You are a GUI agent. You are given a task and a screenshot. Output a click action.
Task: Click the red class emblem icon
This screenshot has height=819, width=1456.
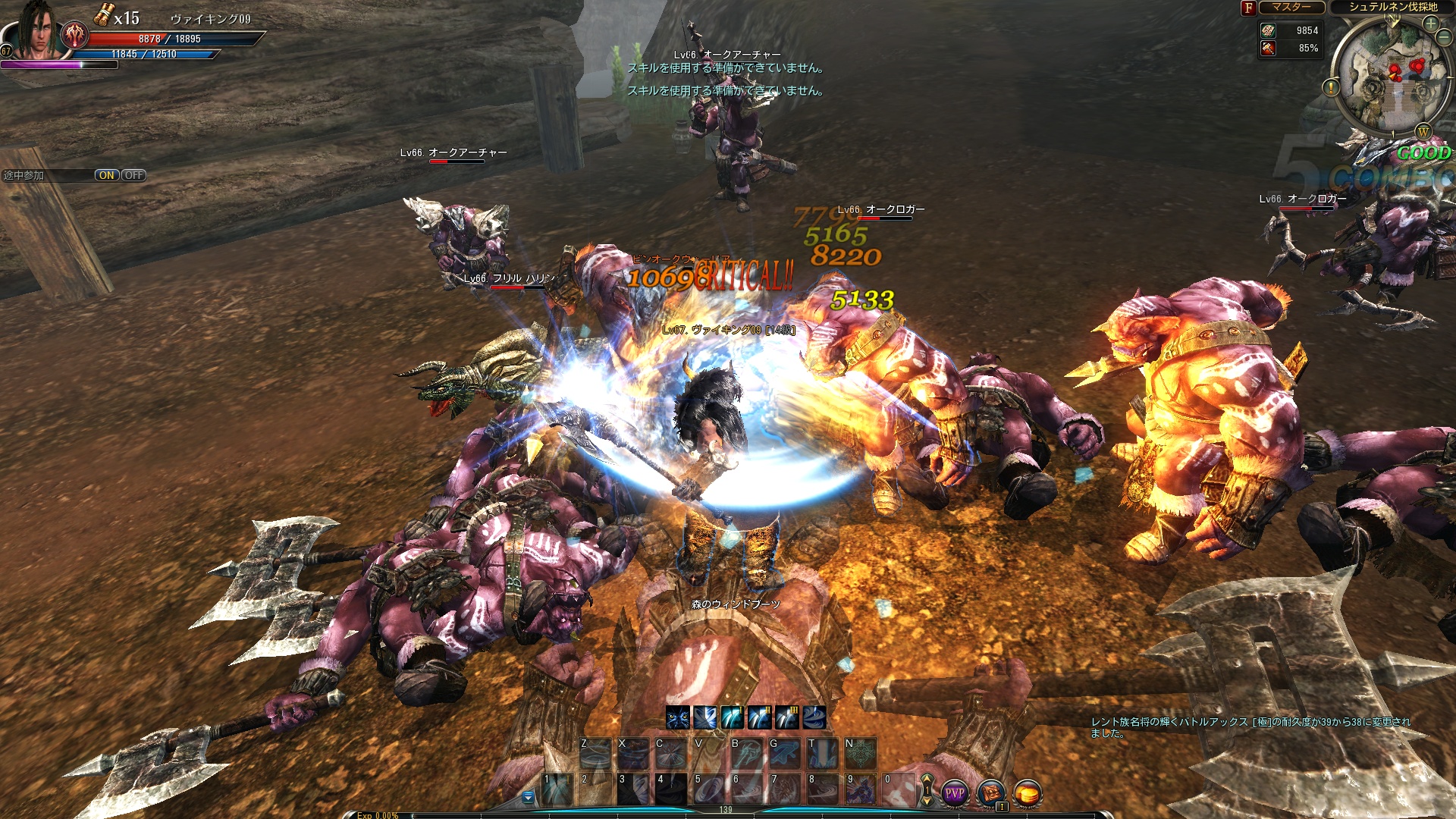tap(74, 34)
